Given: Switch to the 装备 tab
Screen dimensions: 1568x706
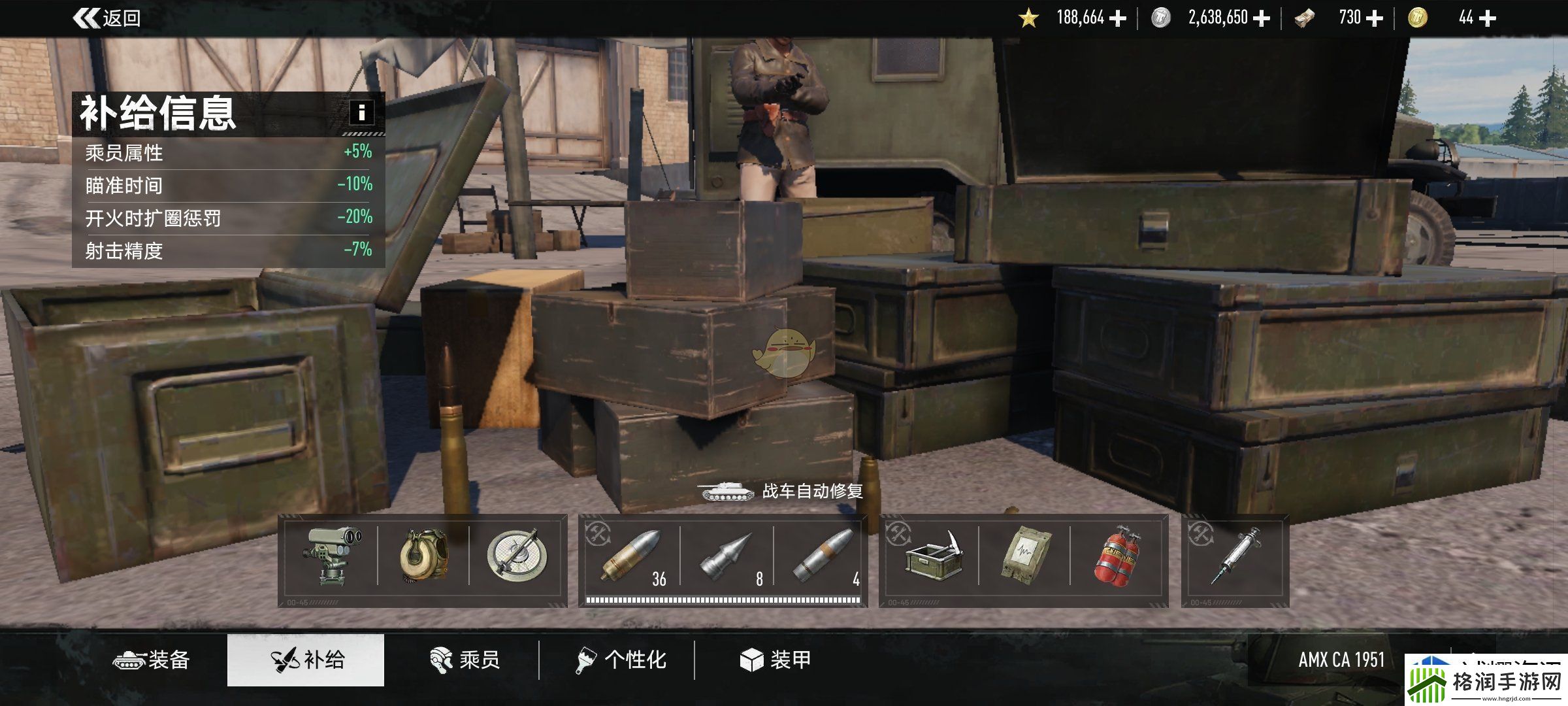Looking at the screenshot, I should tap(152, 660).
